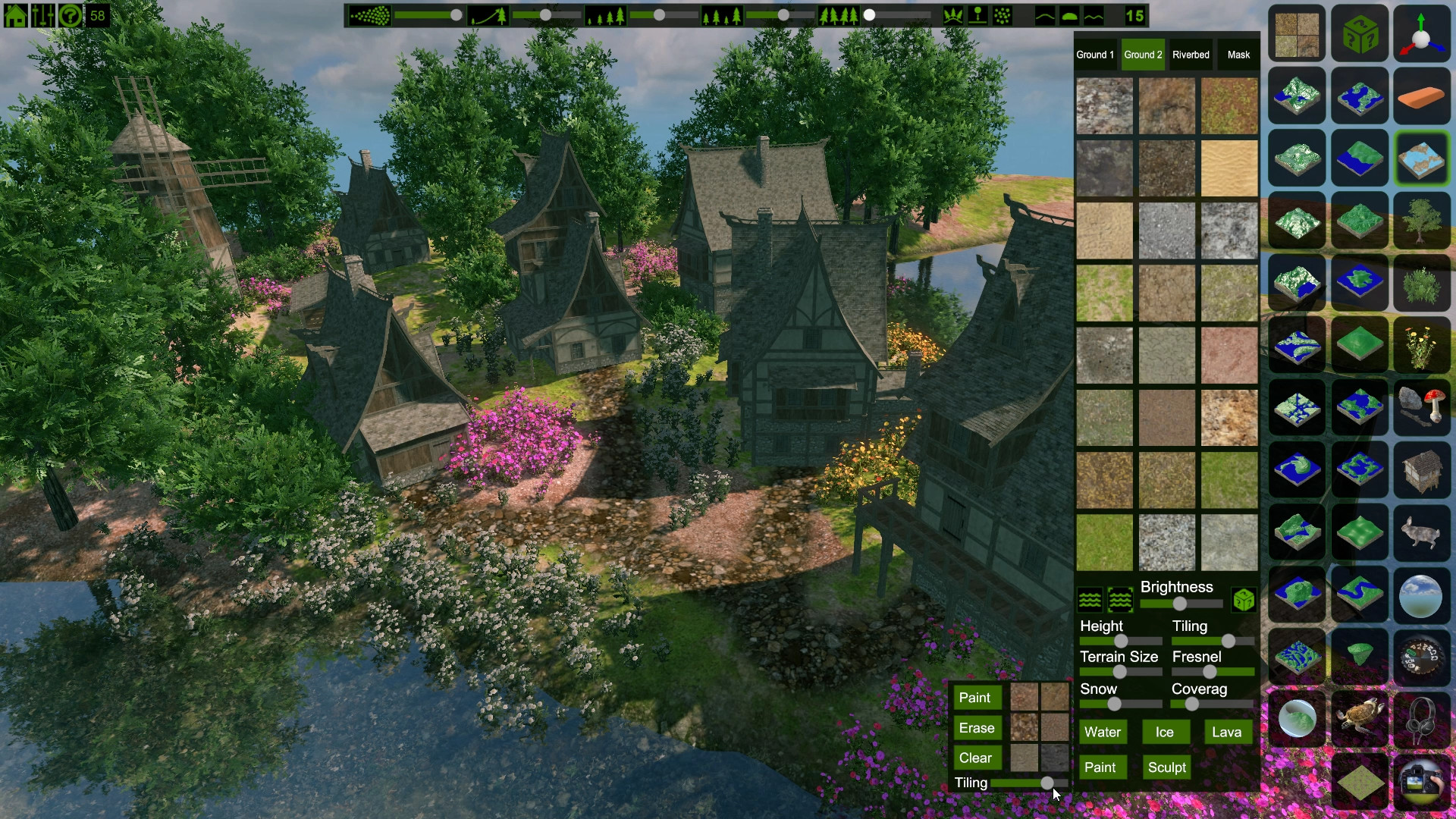The image size is (1456, 819).
Task: Open the Ground 1 tab
Action: [x=1095, y=54]
